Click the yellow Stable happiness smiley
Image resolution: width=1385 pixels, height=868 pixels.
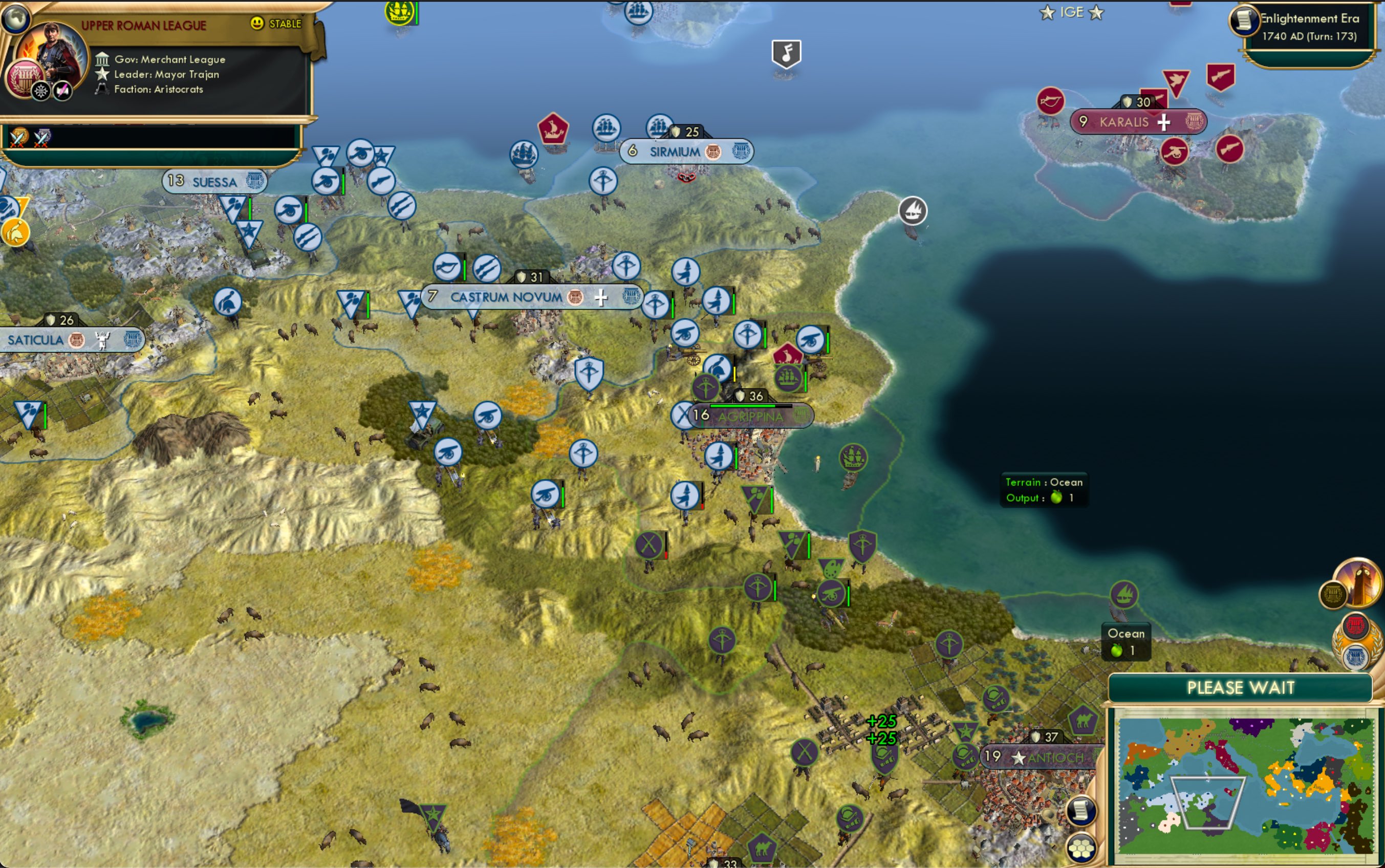point(257,23)
